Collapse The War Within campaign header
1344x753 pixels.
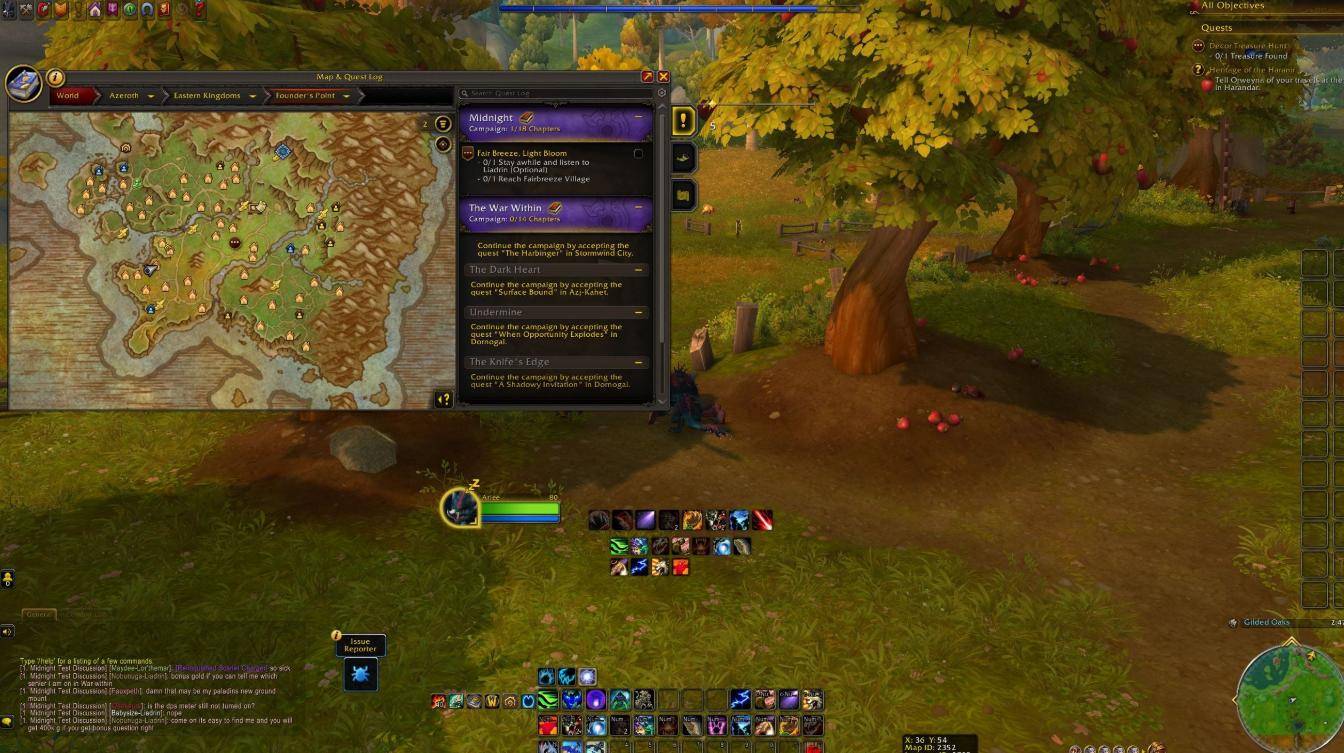(638, 208)
